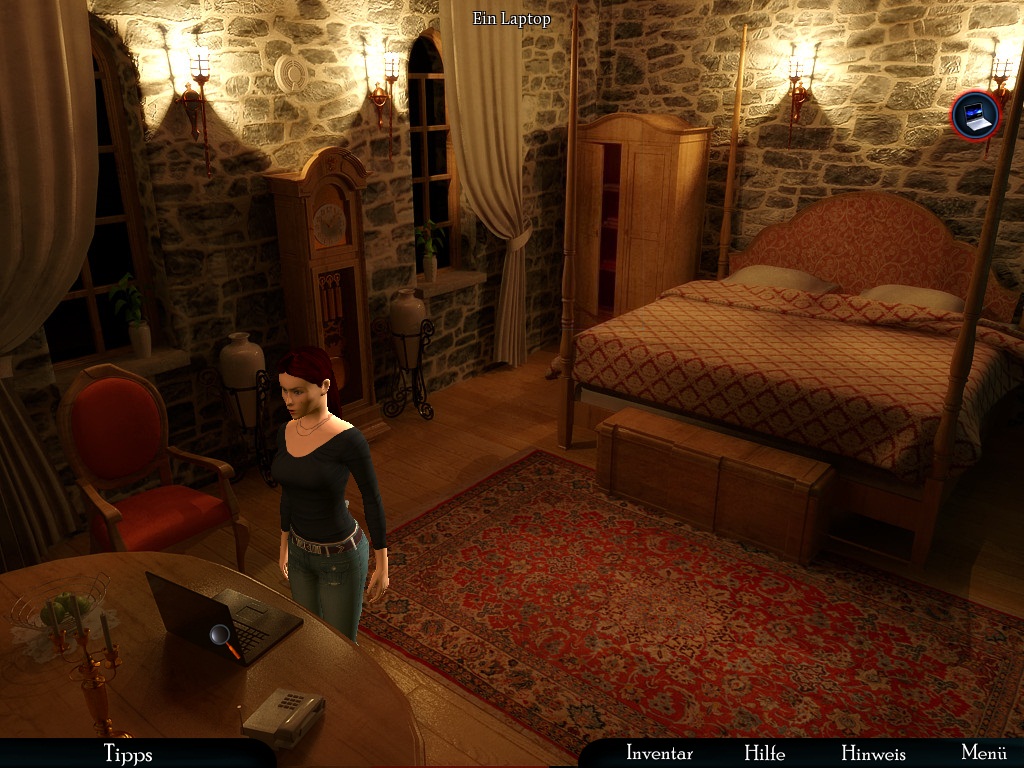
Task: Open the Inventar
Action: click(659, 753)
